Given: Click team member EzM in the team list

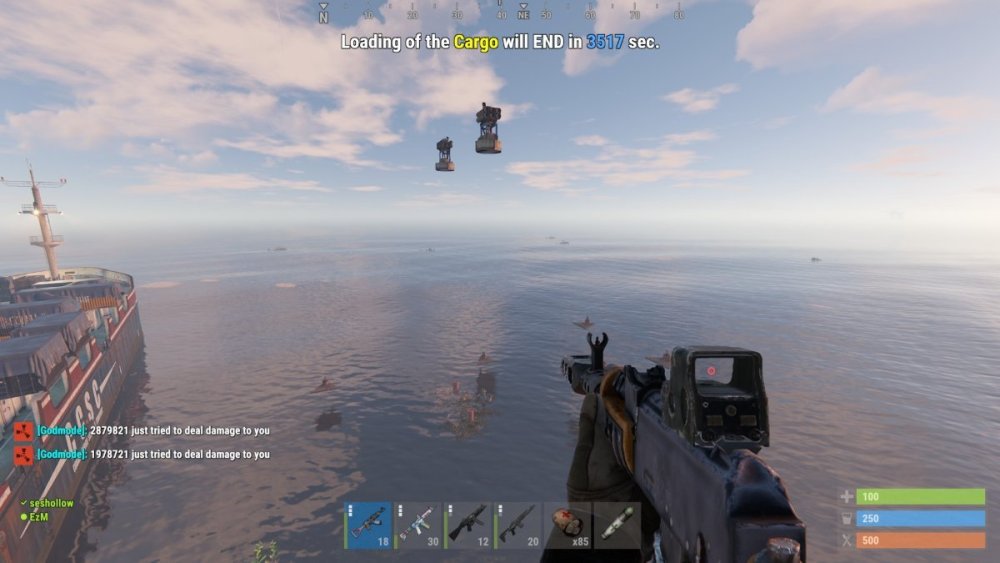Looking at the screenshot, I should [x=40, y=516].
